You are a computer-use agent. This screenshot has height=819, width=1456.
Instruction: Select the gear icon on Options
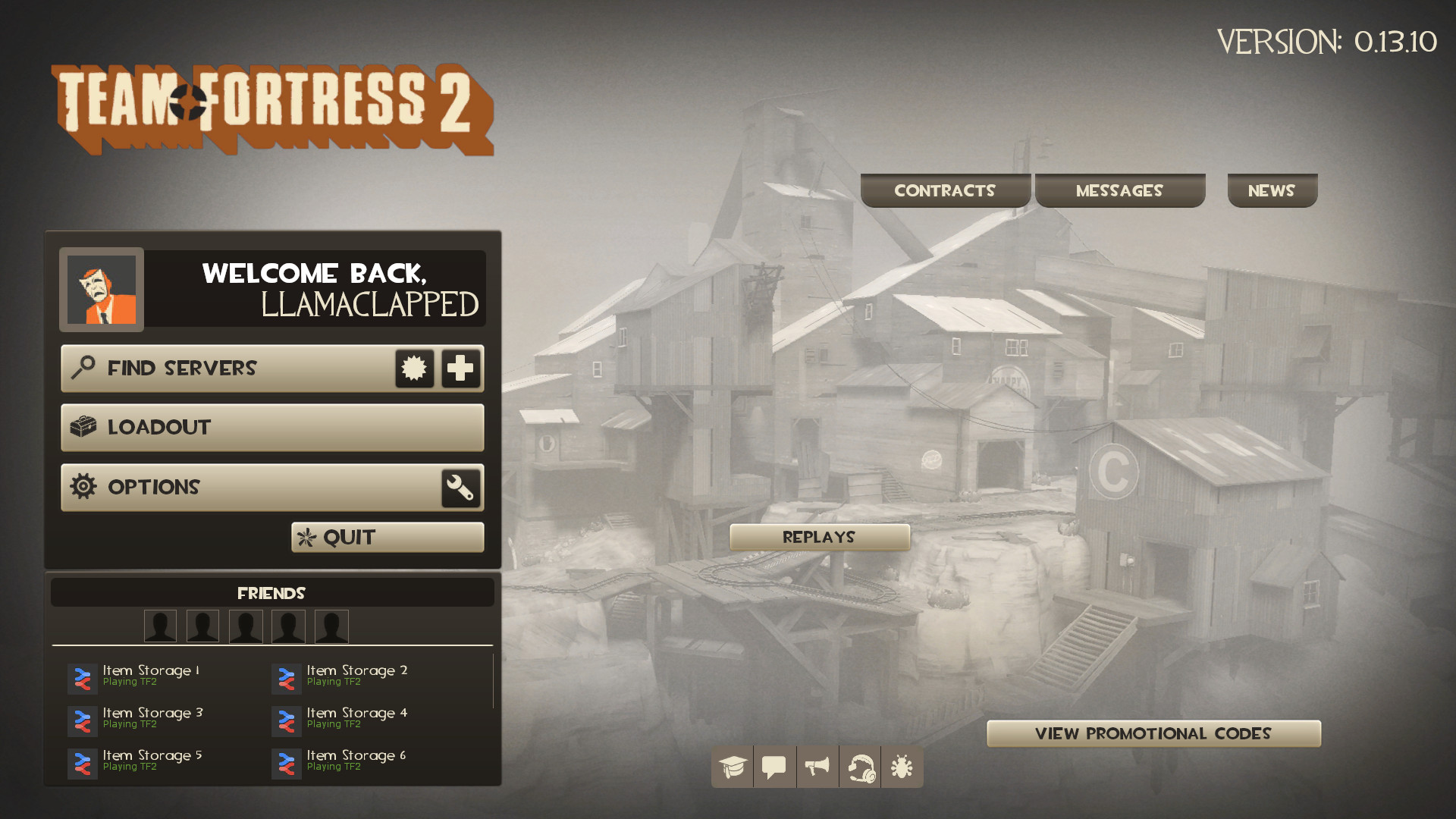click(85, 487)
